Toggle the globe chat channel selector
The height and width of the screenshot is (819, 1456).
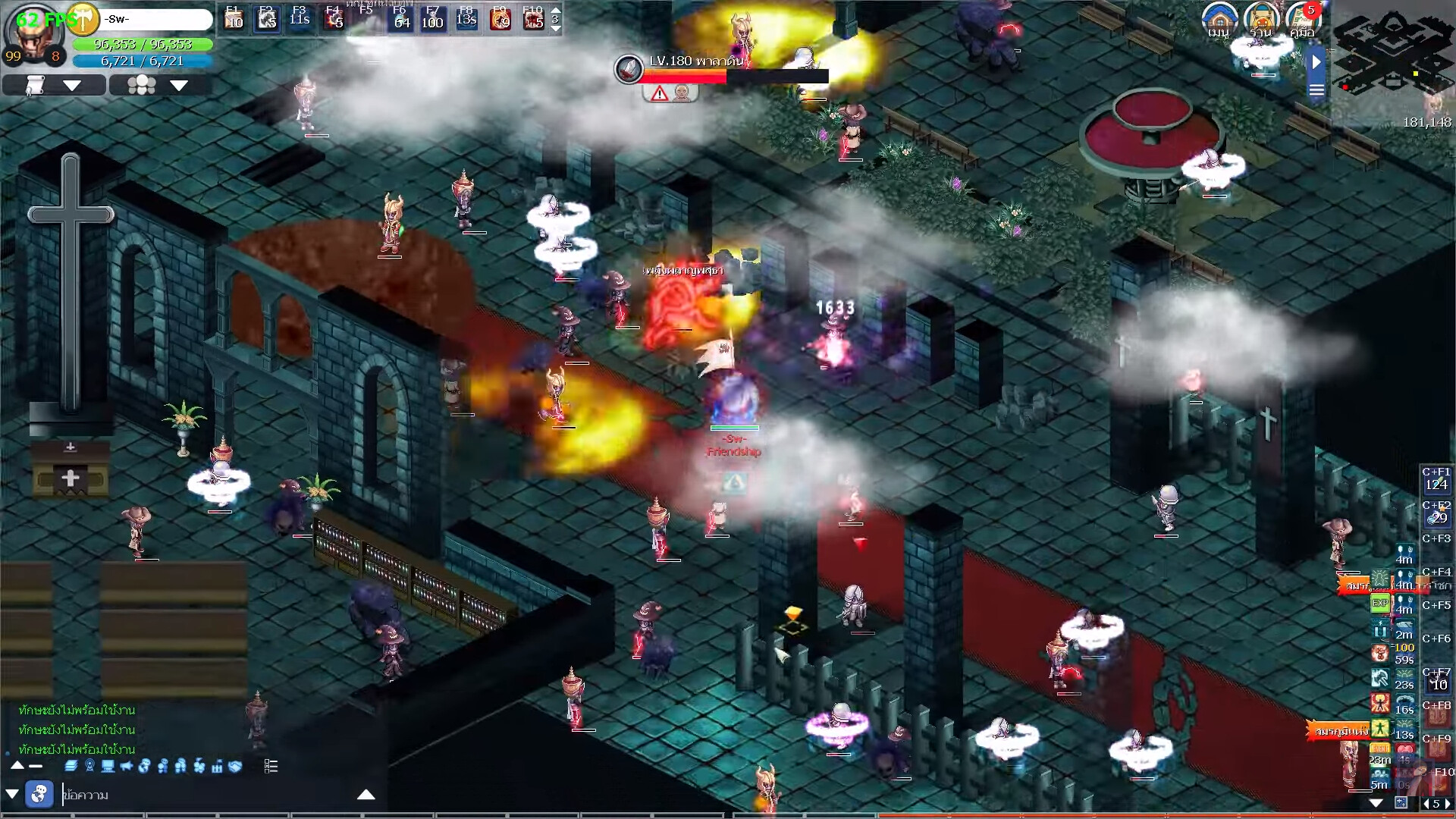(39, 794)
